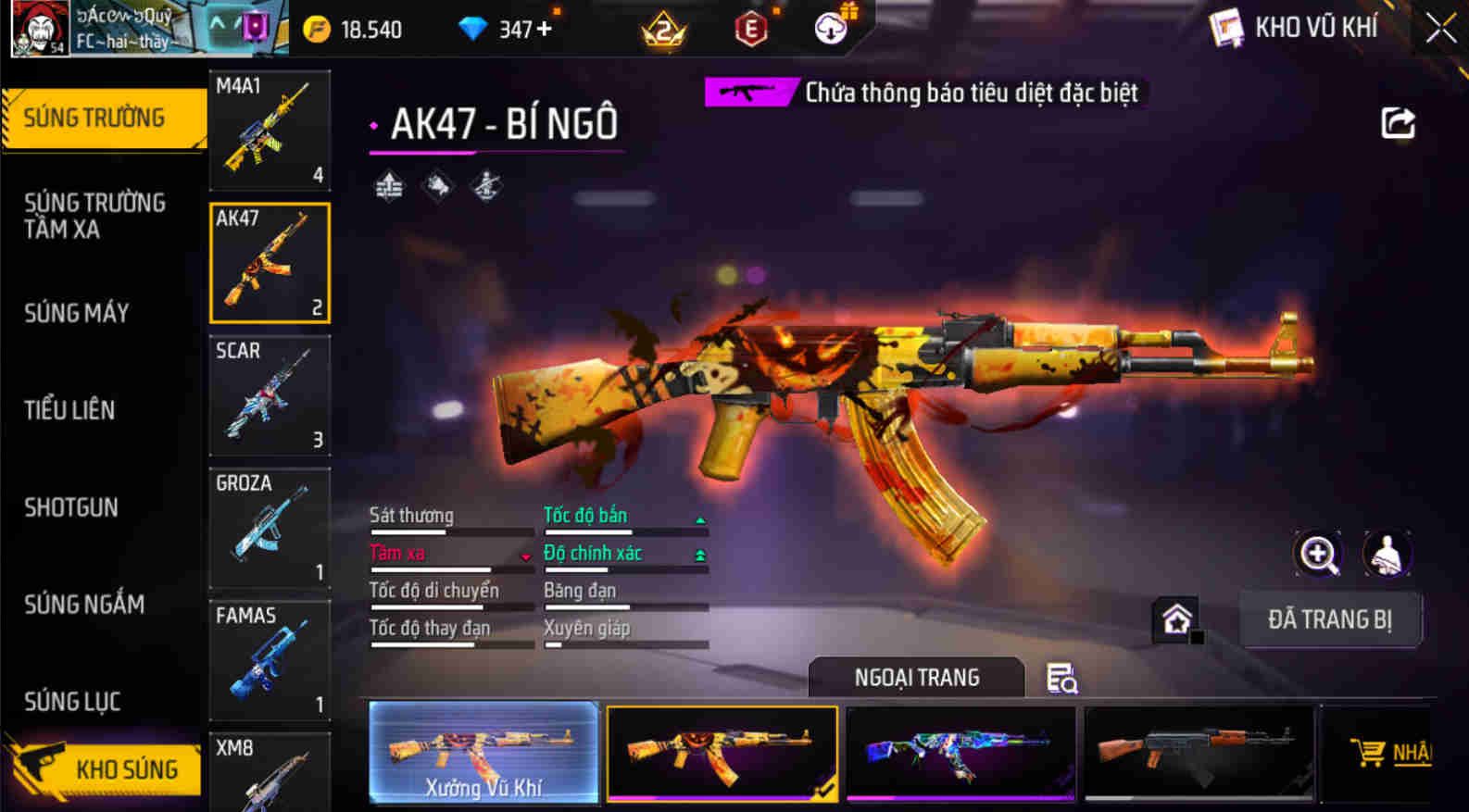Click the cloud download gift icon in top bar
This screenshot has height=812, width=1469.
point(829,28)
